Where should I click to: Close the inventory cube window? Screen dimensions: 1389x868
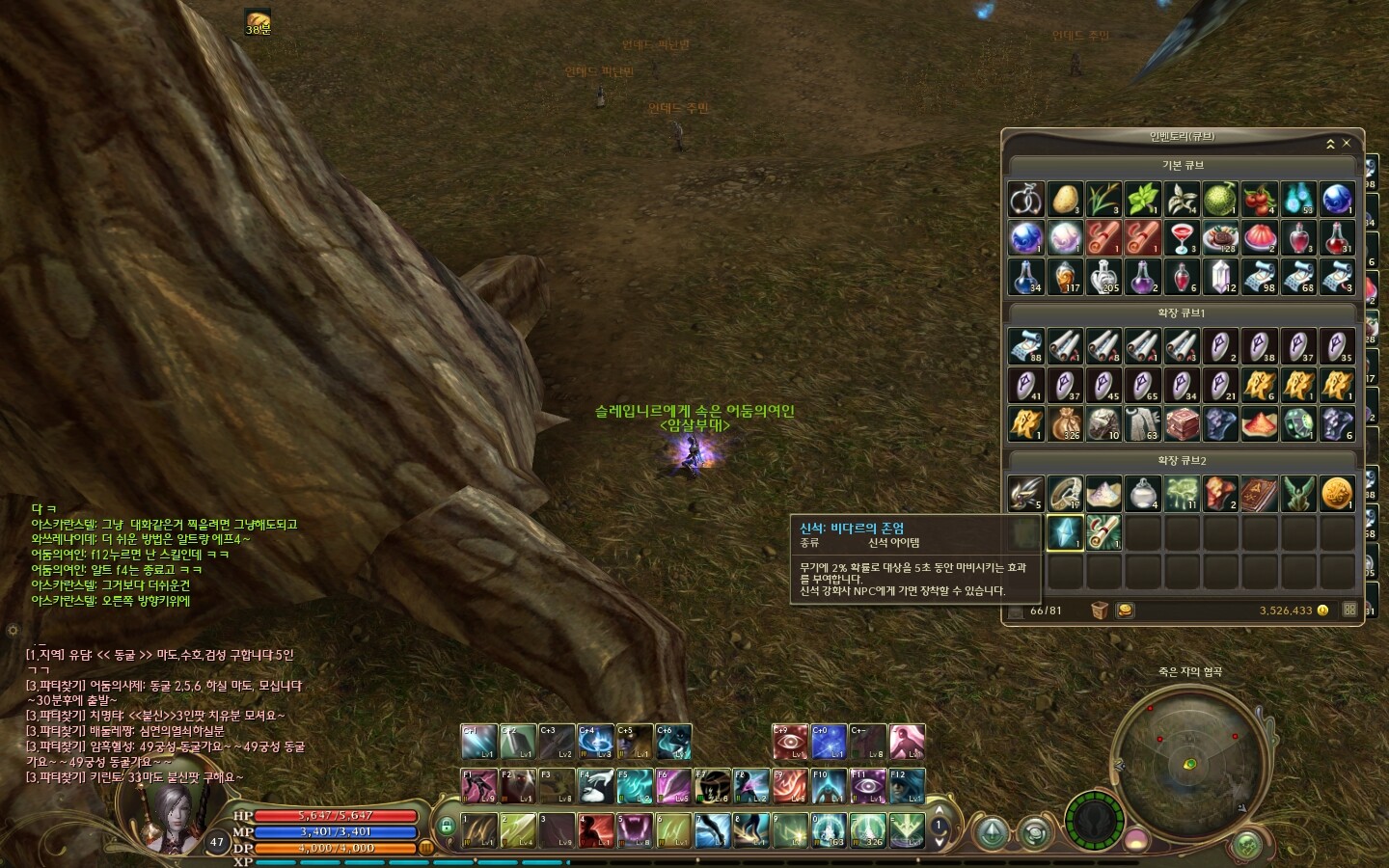click(x=1347, y=144)
